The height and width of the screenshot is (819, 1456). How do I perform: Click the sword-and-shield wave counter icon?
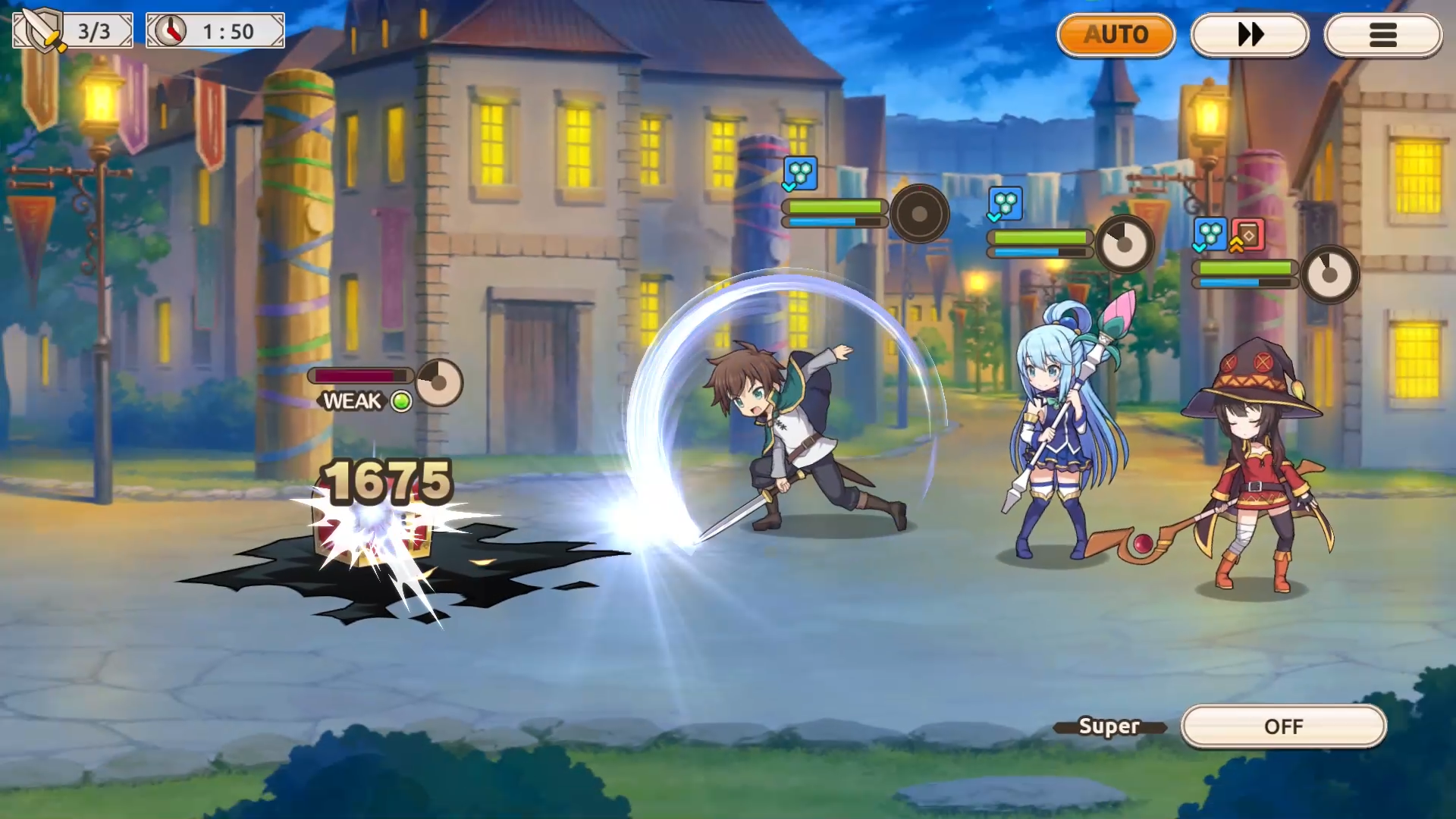(x=40, y=30)
